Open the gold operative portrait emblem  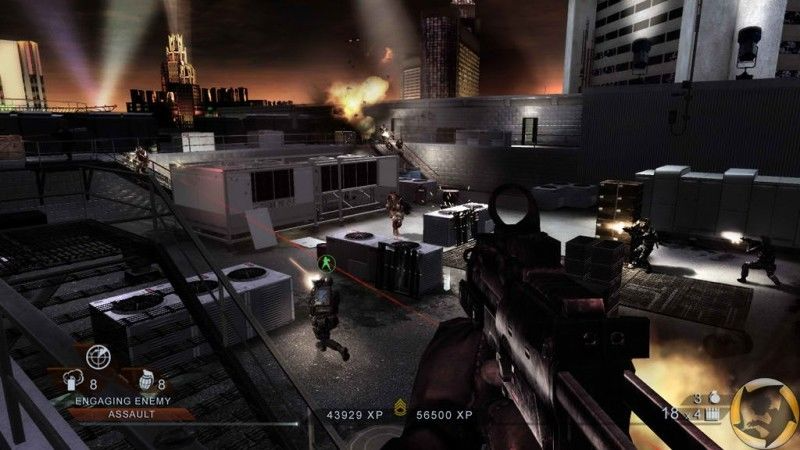pos(763,410)
